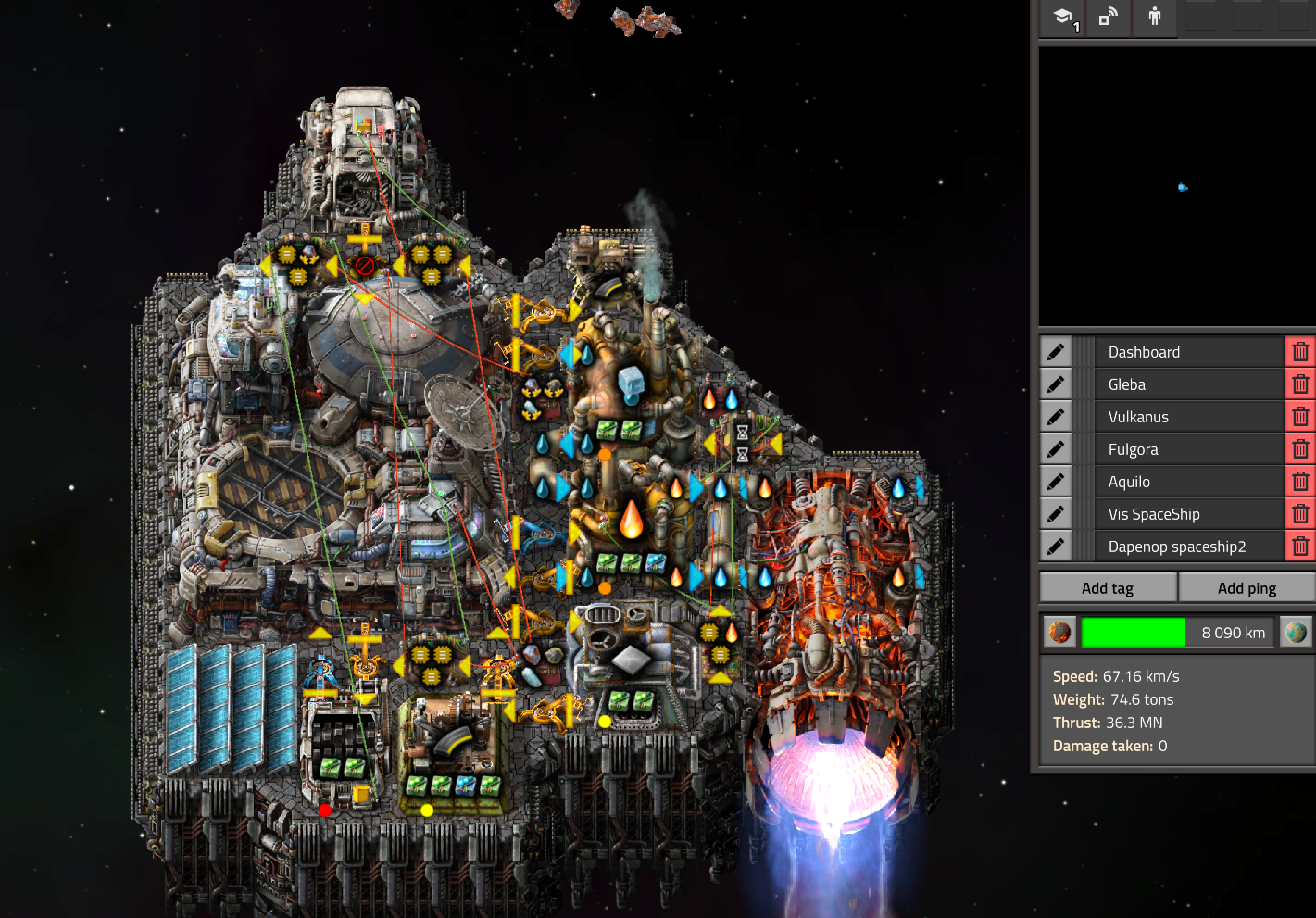Open the Vis SpaceShip tag
The image size is (1316, 918).
(1189, 514)
